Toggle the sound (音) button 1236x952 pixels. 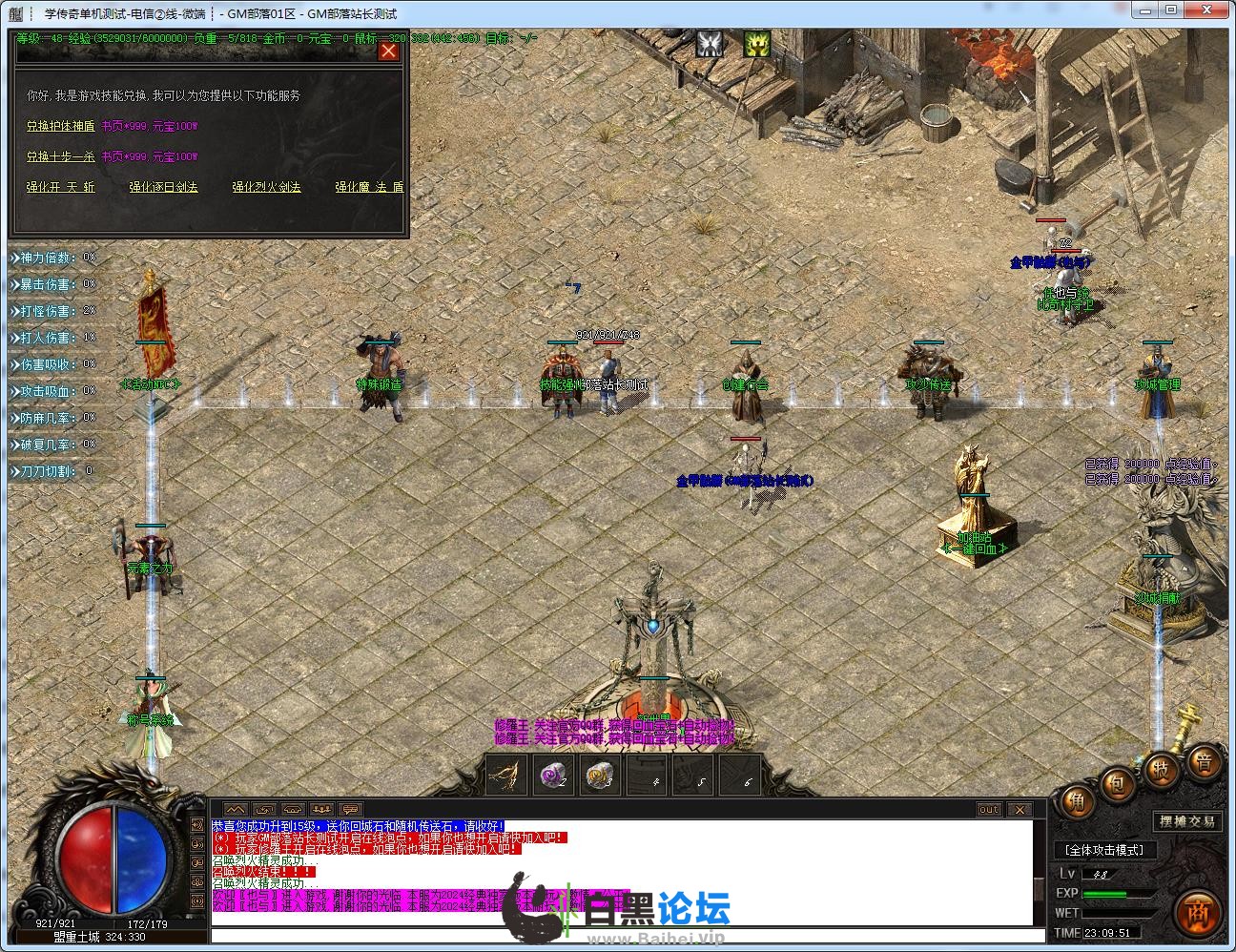tap(1205, 761)
